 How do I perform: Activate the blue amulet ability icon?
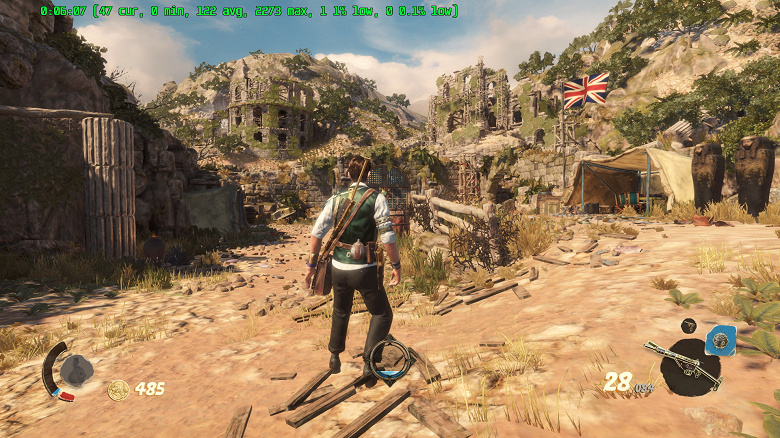720,340
